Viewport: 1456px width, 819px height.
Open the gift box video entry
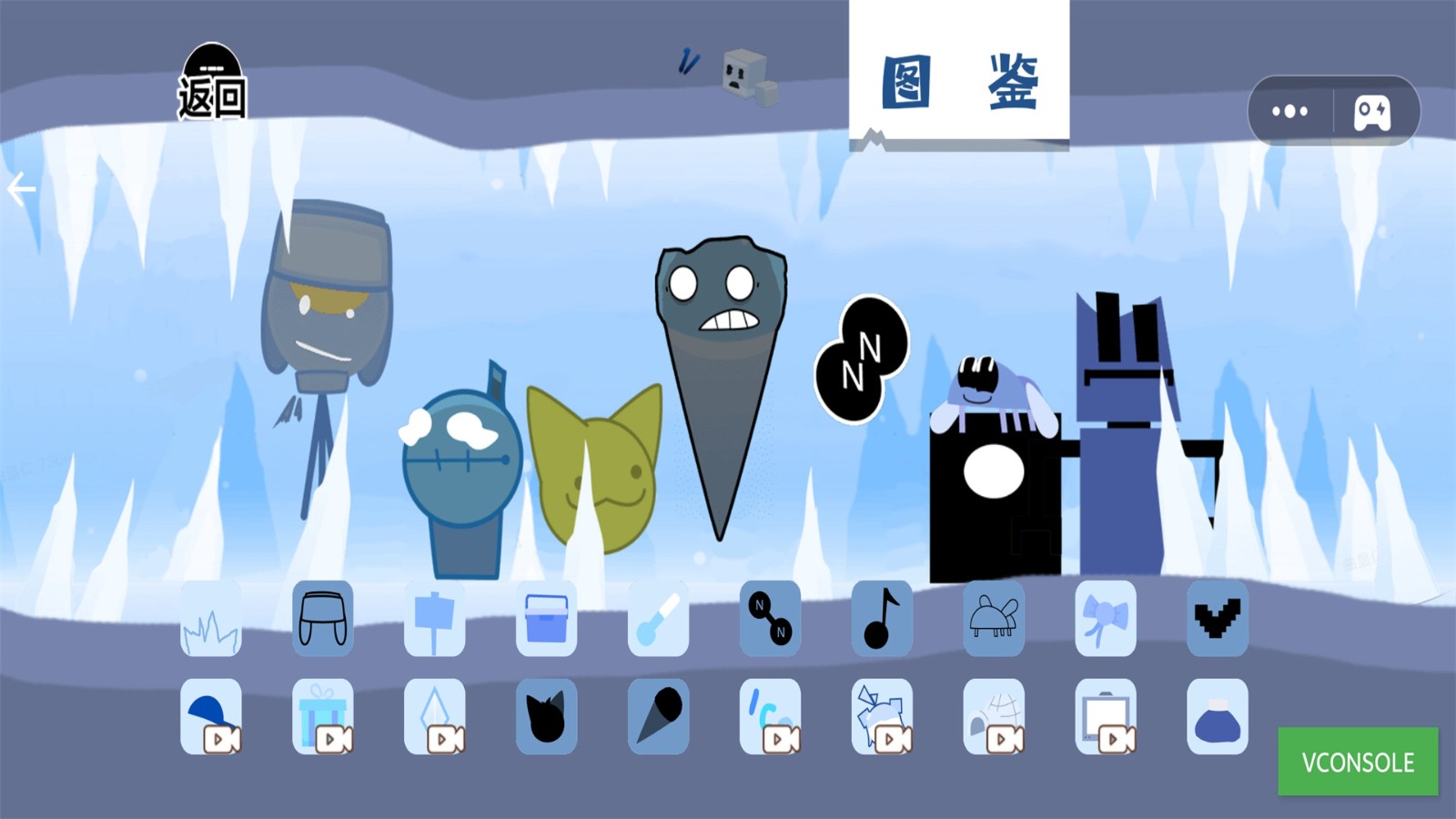(x=321, y=717)
